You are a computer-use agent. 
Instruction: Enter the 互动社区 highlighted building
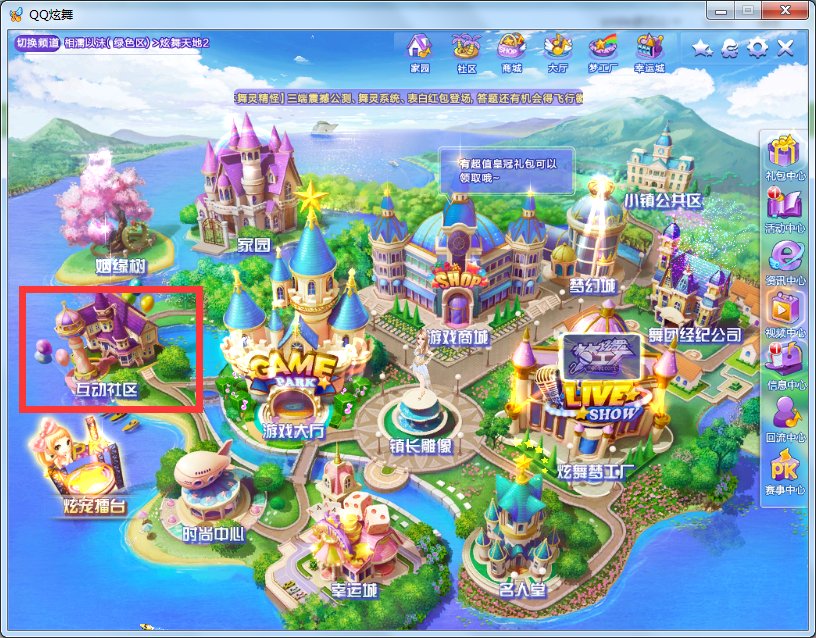(110, 347)
